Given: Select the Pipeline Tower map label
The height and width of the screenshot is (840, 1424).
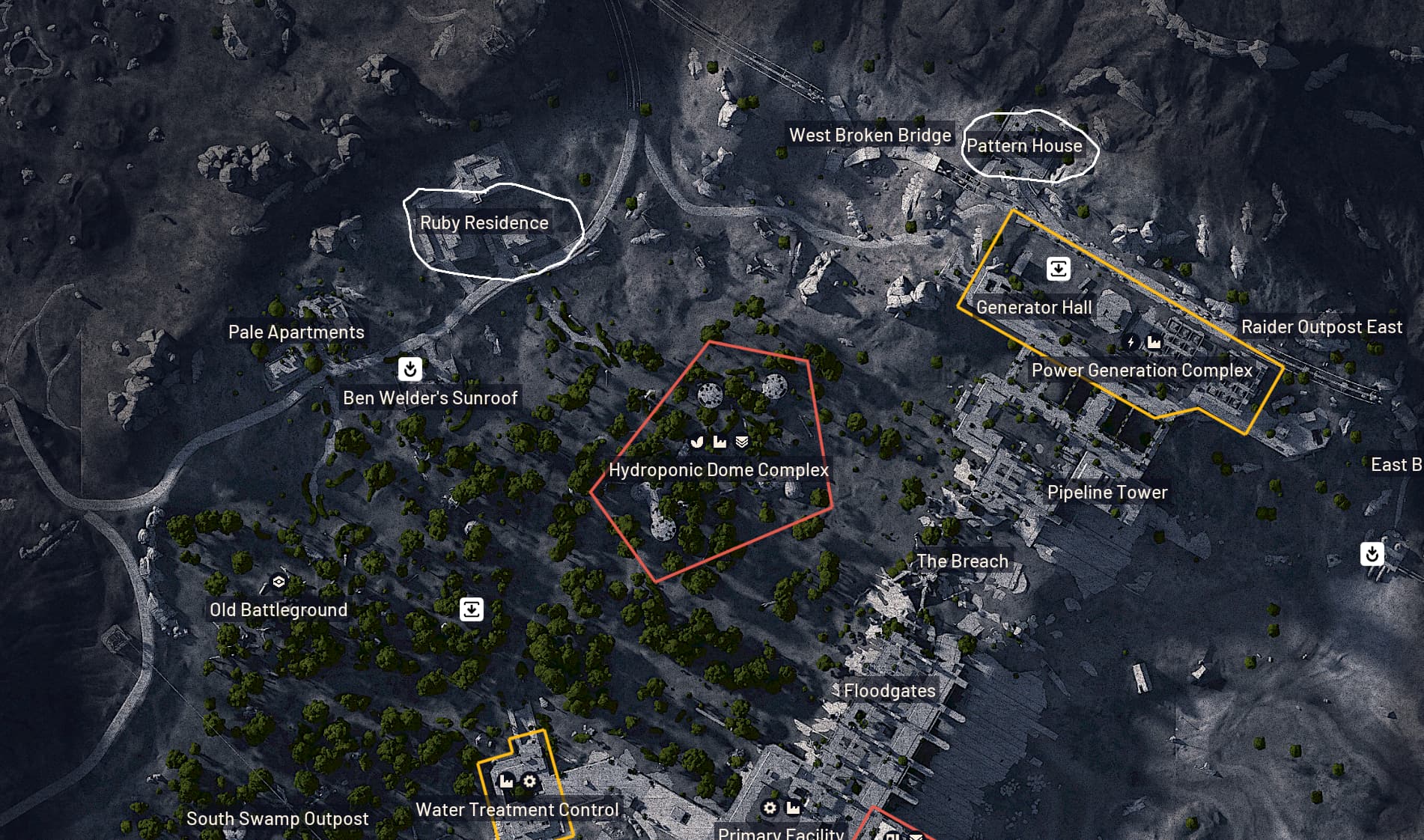Looking at the screenshot, I should tap(1107, 493).
